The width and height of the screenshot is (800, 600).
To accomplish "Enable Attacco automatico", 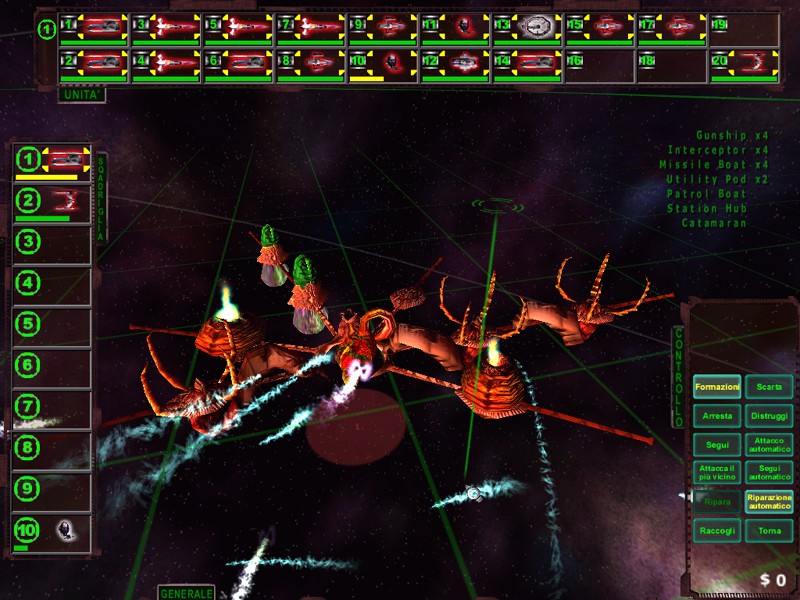I will 769,444.
